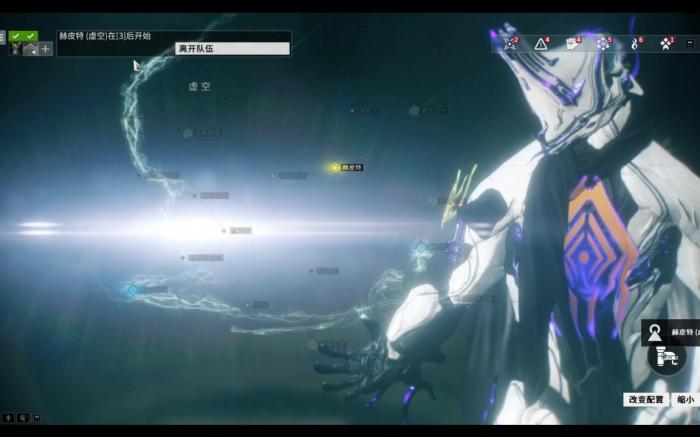Open the fist icon in the top bar
The height and width of the screenshot is (437, 700).
573,43
